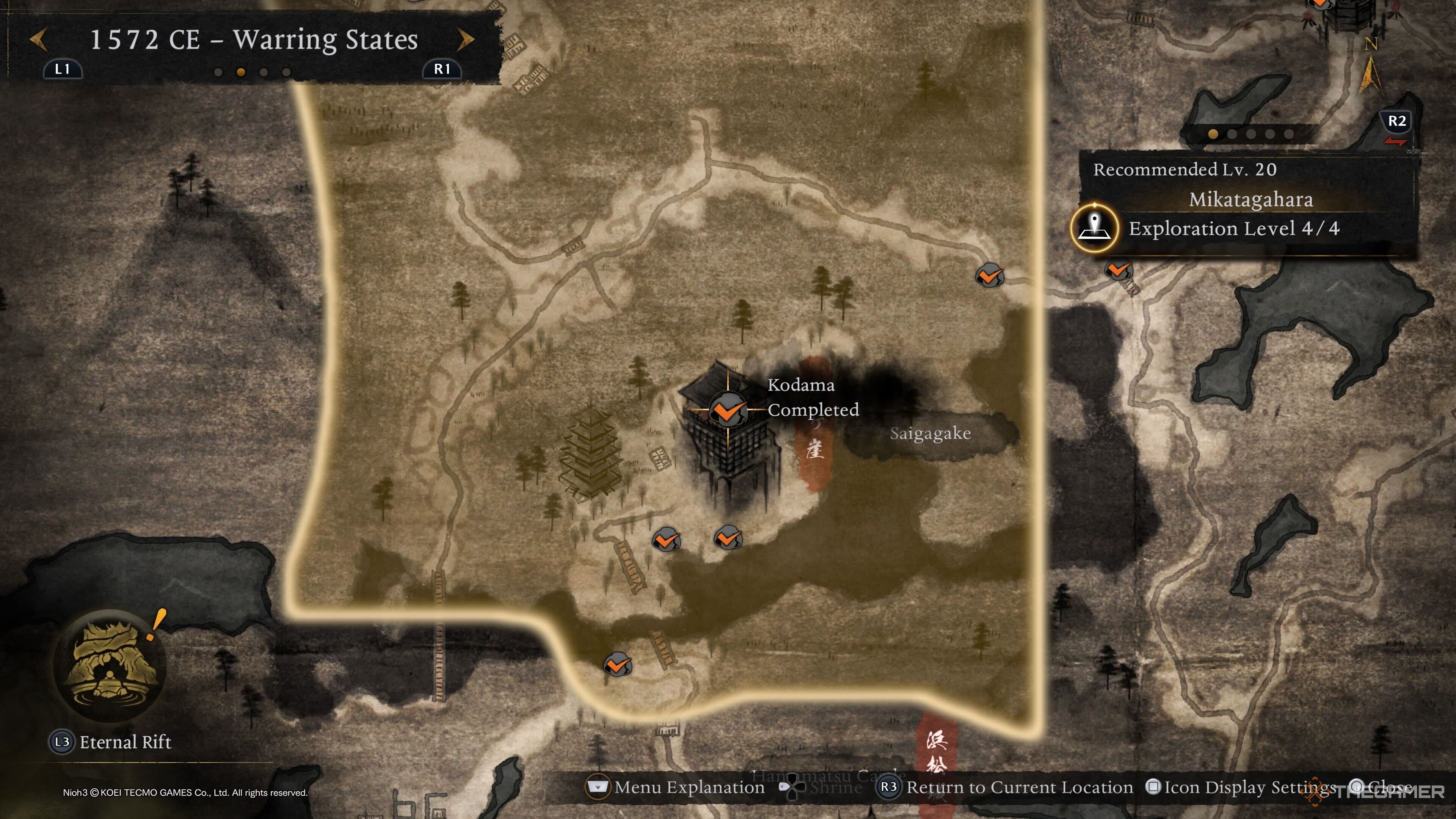1456x819 pixels.
Task: Click the Mikatagahara location pin icon
Action: coord(1094,228)
